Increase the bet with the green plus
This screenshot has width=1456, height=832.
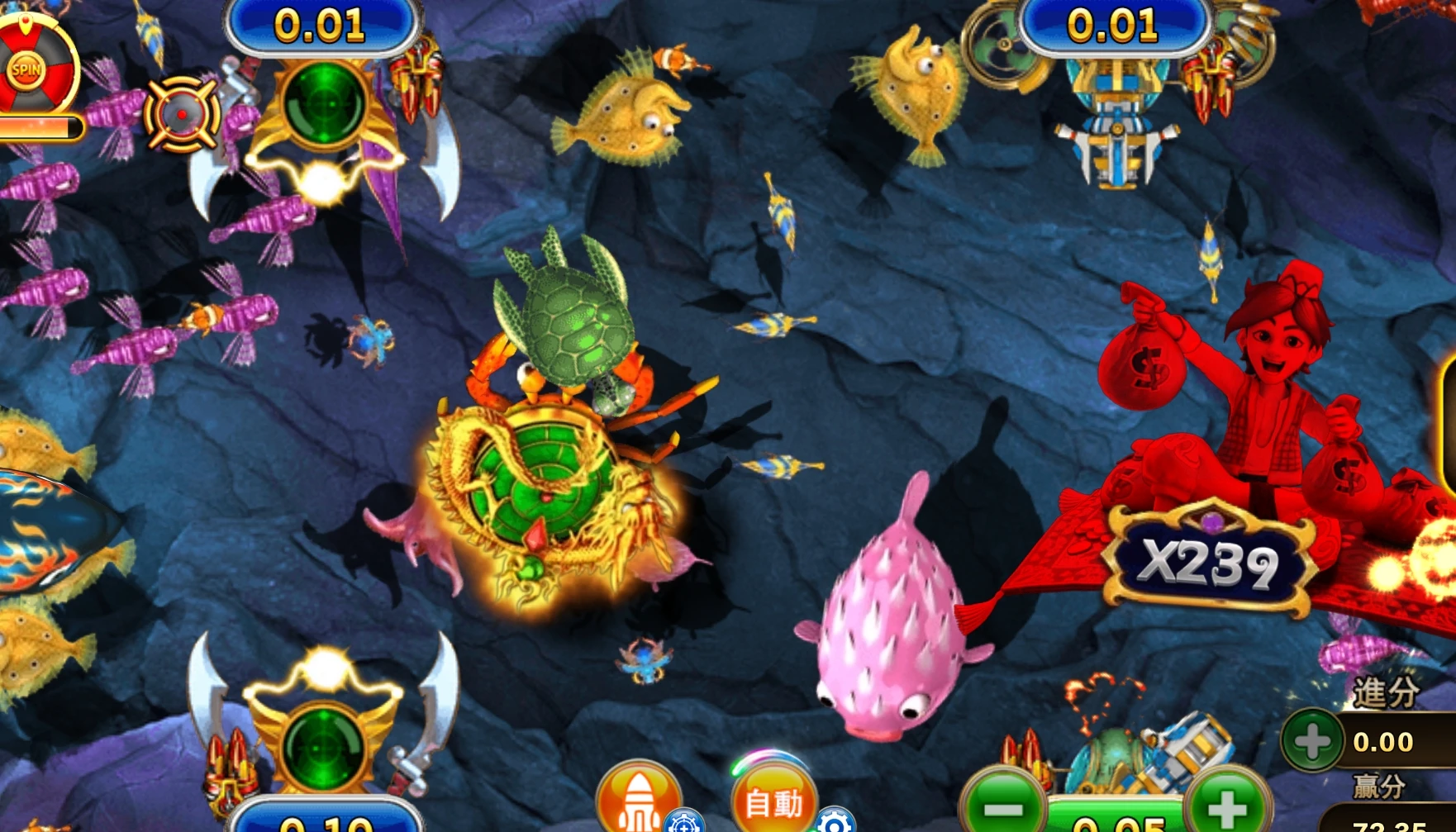tap(1227, 803)
